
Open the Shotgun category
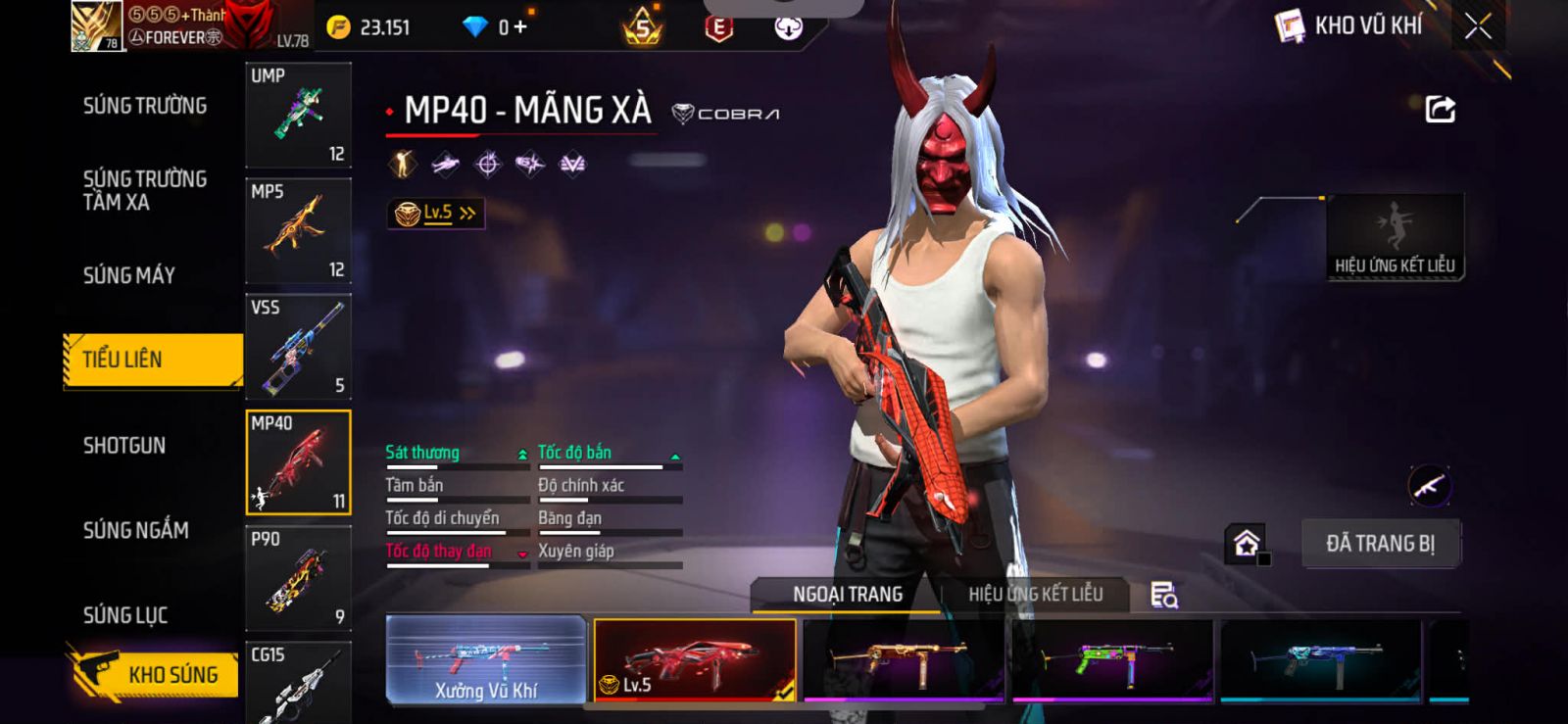124,446
